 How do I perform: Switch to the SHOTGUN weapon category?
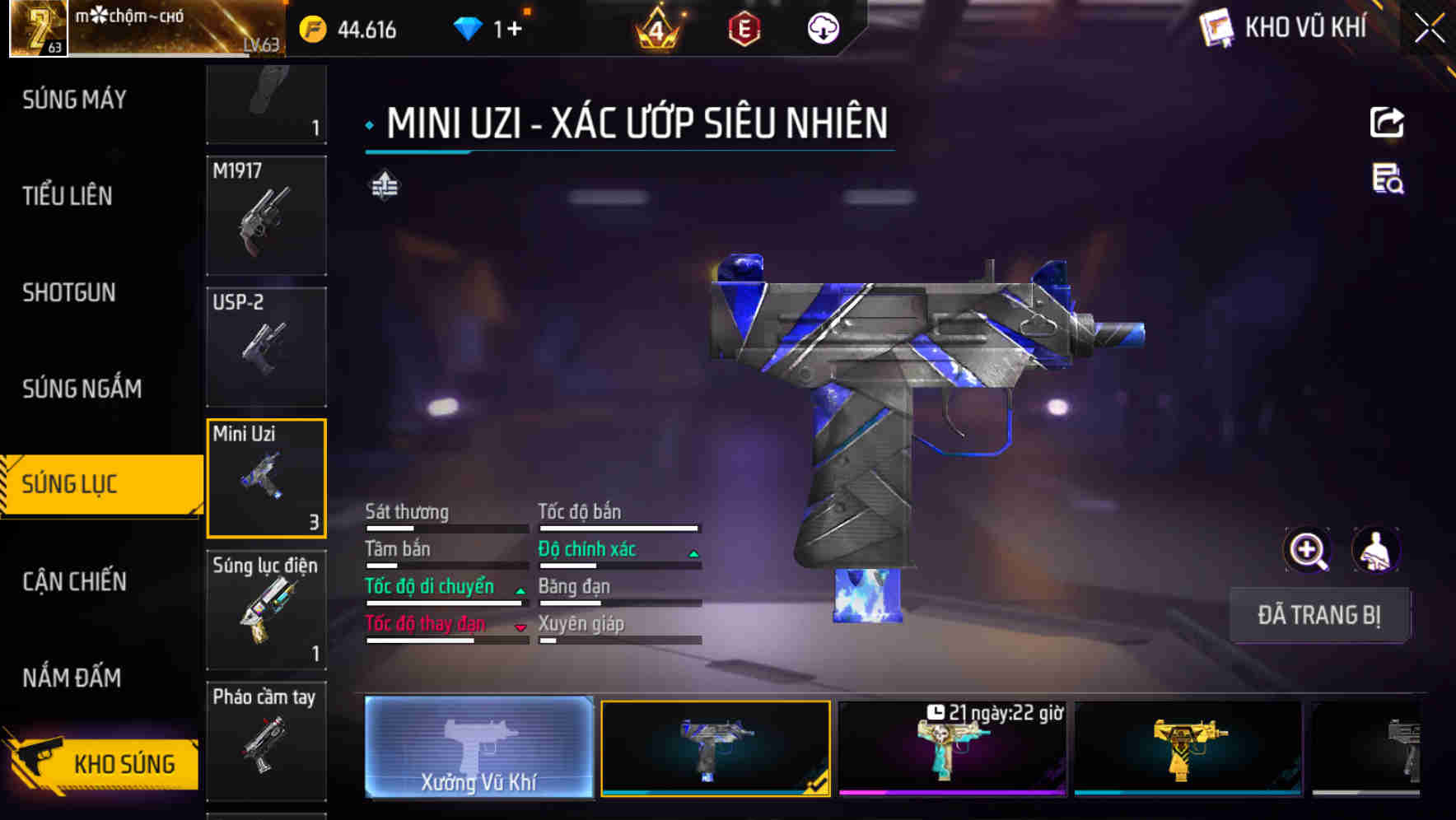(68, 293)
